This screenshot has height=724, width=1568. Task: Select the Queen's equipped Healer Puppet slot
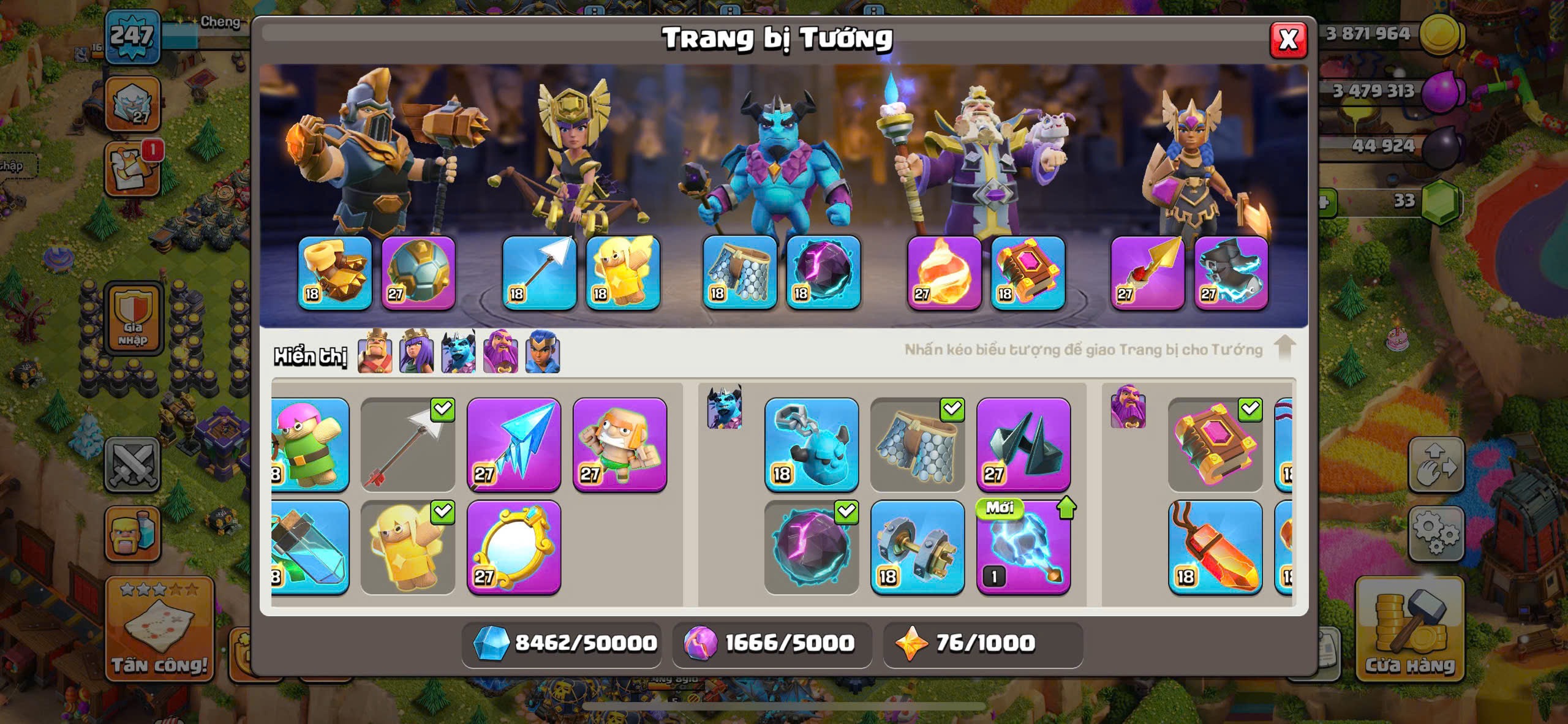point(622,273)
